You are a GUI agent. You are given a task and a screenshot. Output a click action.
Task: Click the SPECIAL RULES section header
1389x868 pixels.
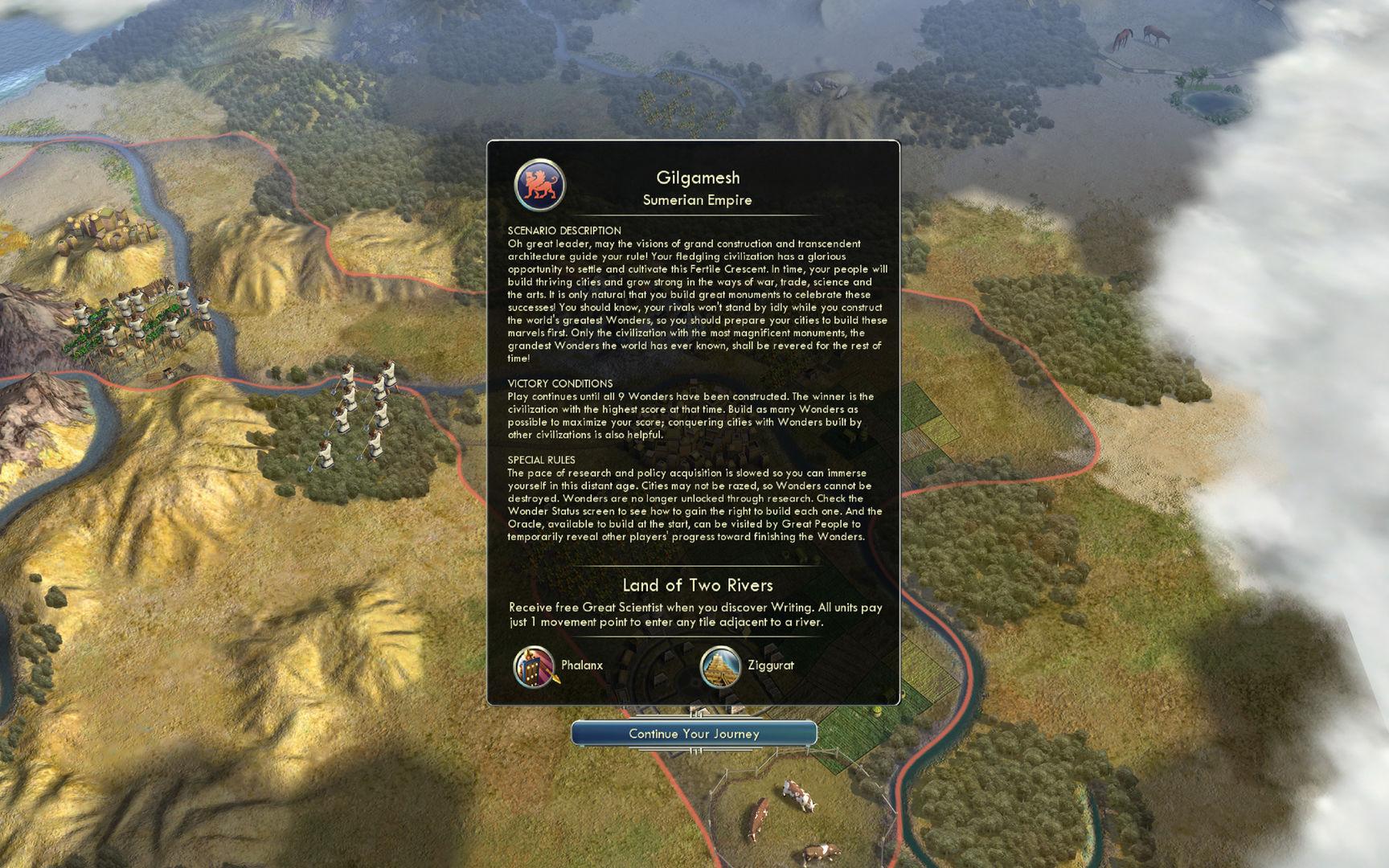click(x=543, y=458)
